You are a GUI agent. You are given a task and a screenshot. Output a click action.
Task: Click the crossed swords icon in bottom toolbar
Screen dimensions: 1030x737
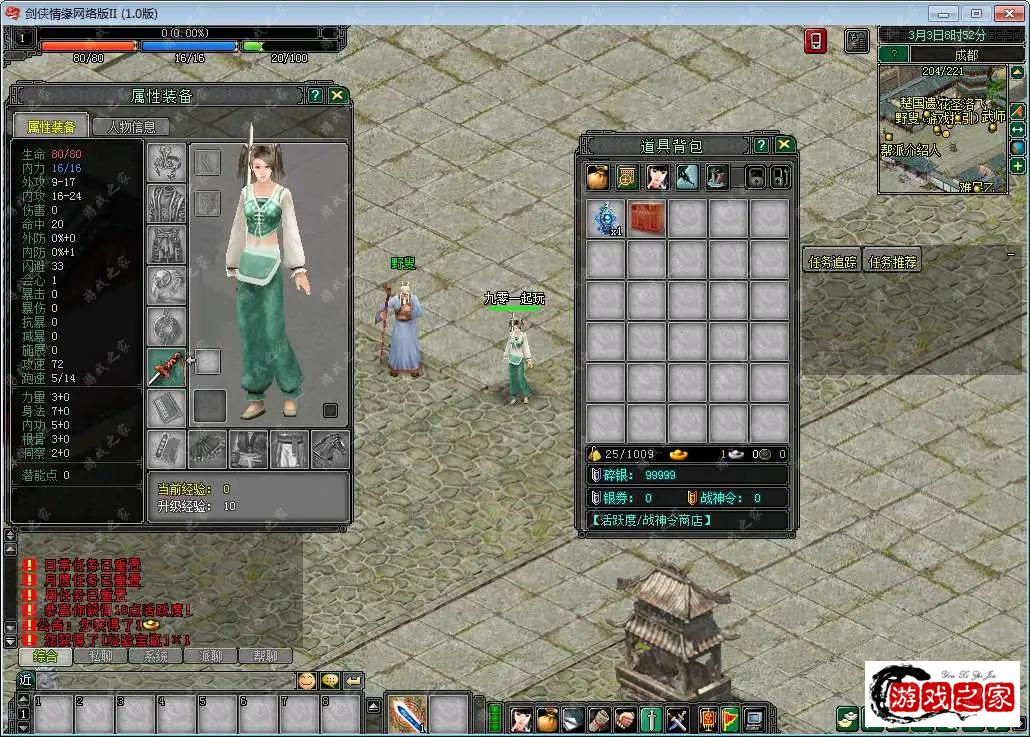tap(677, 718)
